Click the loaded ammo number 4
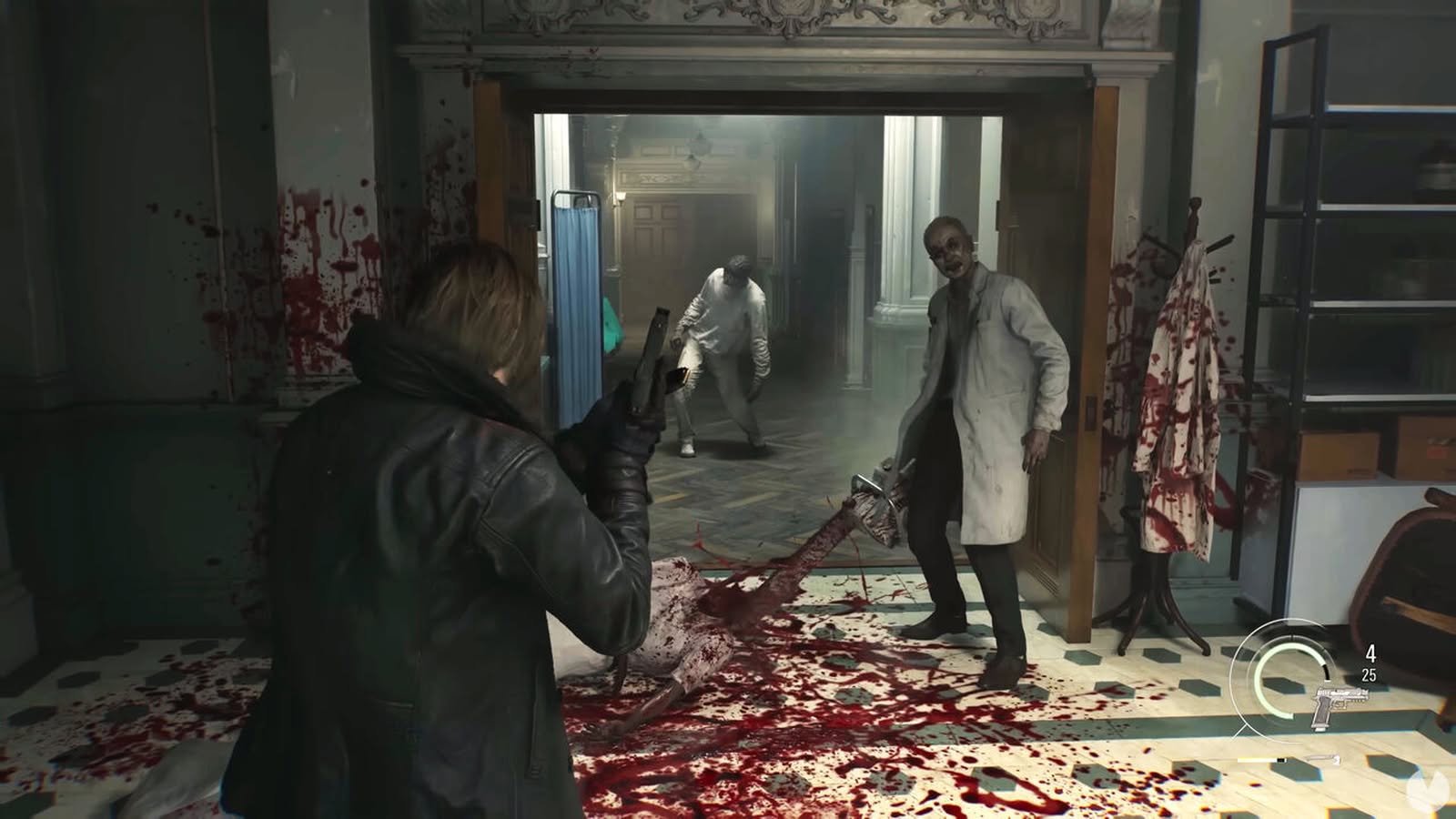1456x819 pixels. (x=1372, y=652)
